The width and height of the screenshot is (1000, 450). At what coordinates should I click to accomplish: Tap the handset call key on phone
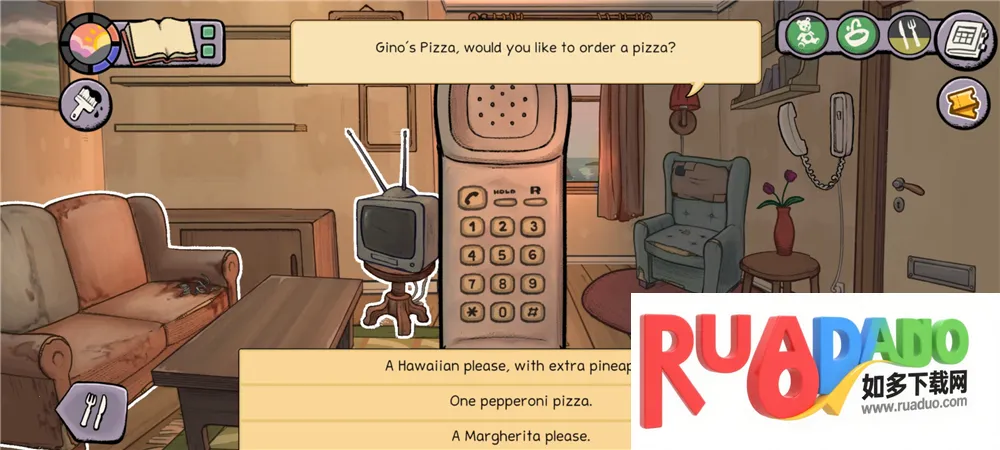pyautogui.click(x=472, y=196)
